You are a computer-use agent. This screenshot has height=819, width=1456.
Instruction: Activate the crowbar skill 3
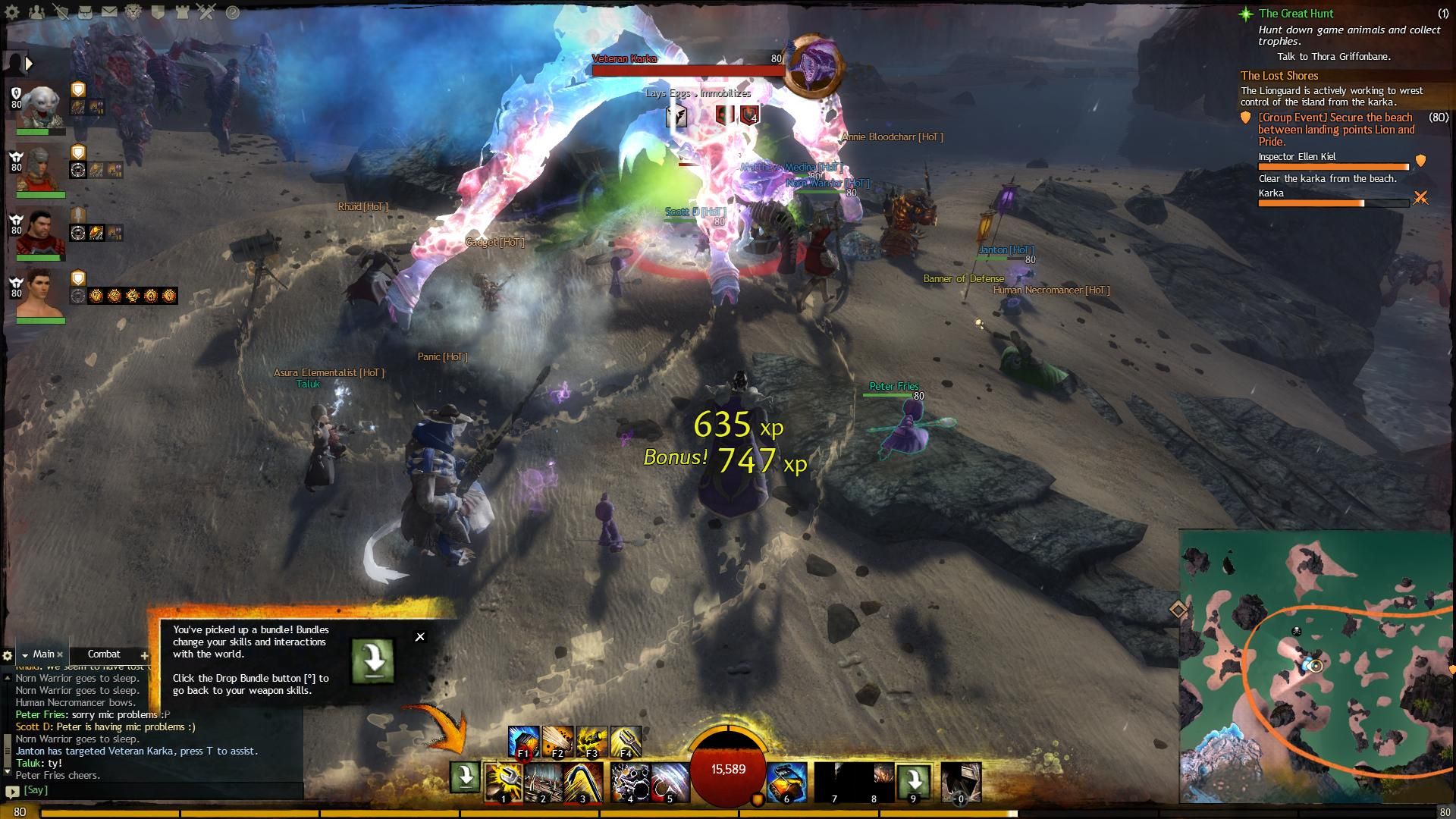(583, 783)
